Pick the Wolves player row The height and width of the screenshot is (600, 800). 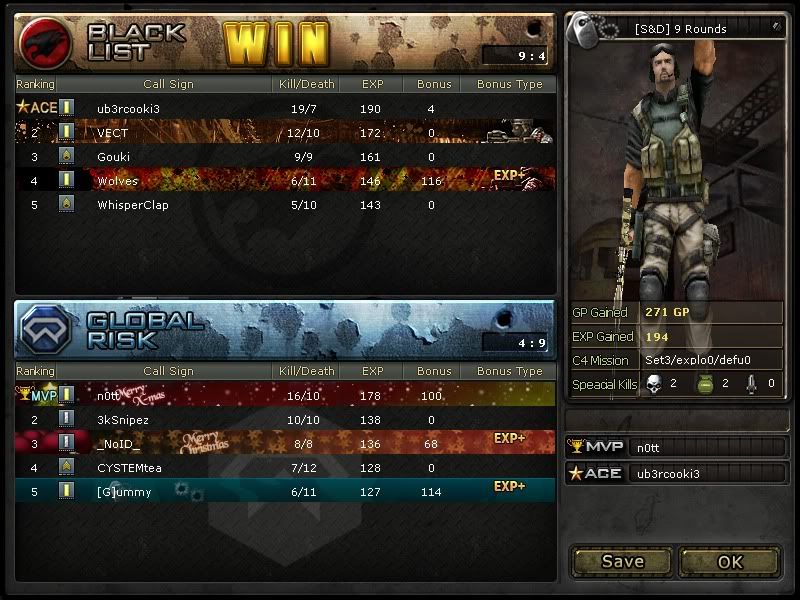pos(285,181)
